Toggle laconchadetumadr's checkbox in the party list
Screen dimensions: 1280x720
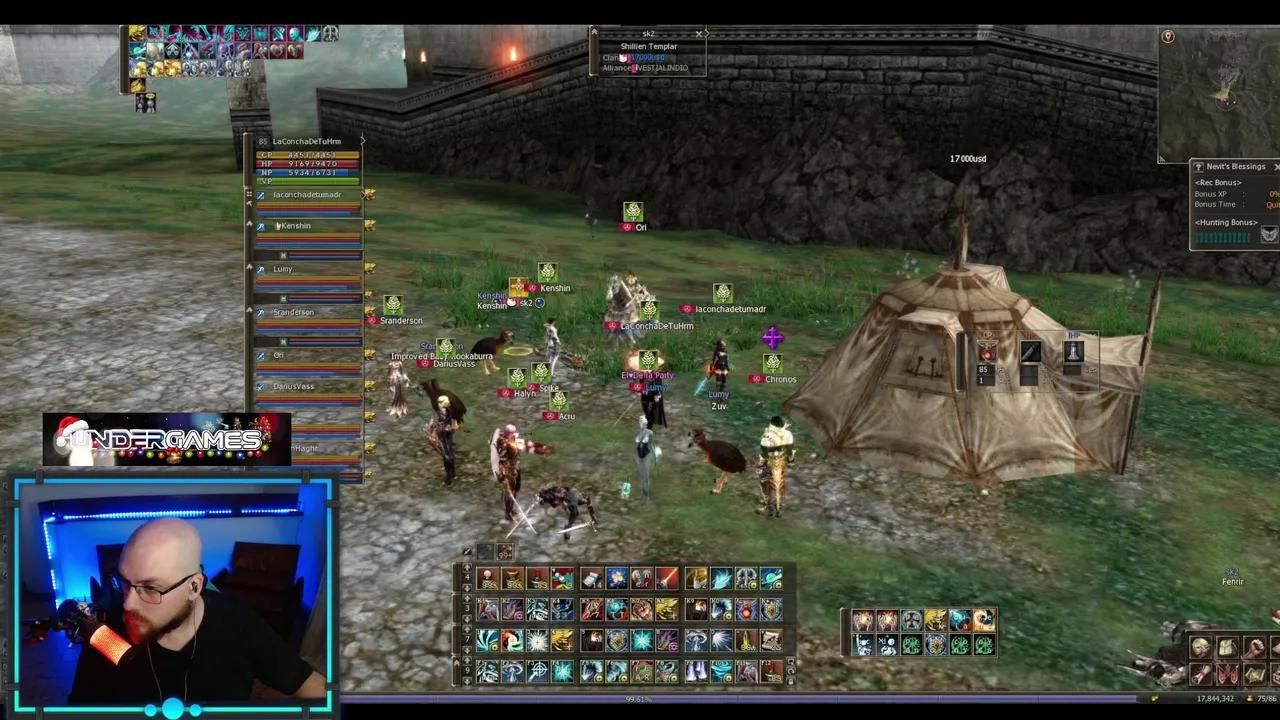[x=261, y=194]
